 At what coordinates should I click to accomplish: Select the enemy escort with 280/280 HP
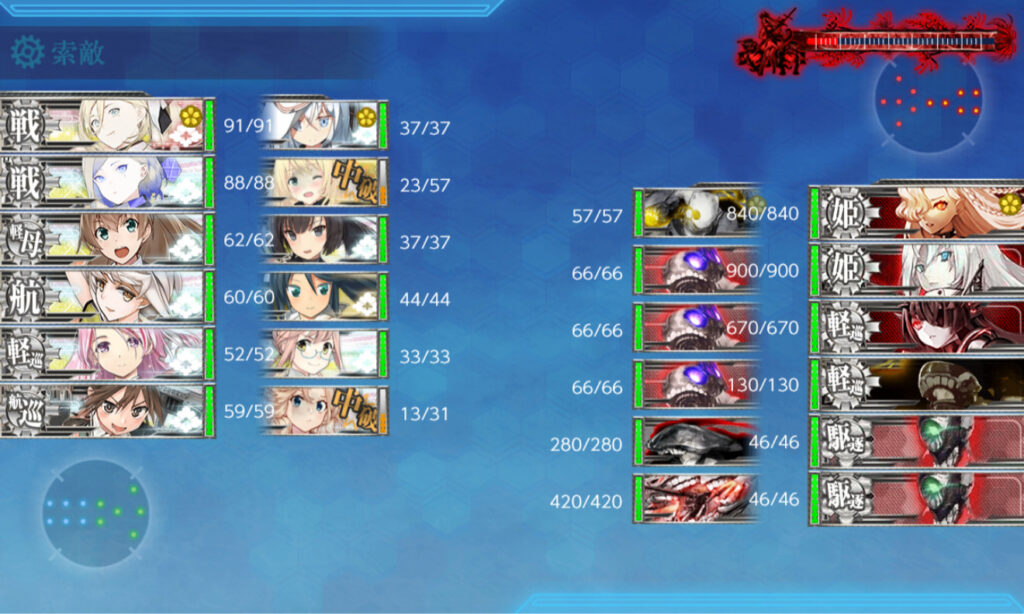[696, 441]
